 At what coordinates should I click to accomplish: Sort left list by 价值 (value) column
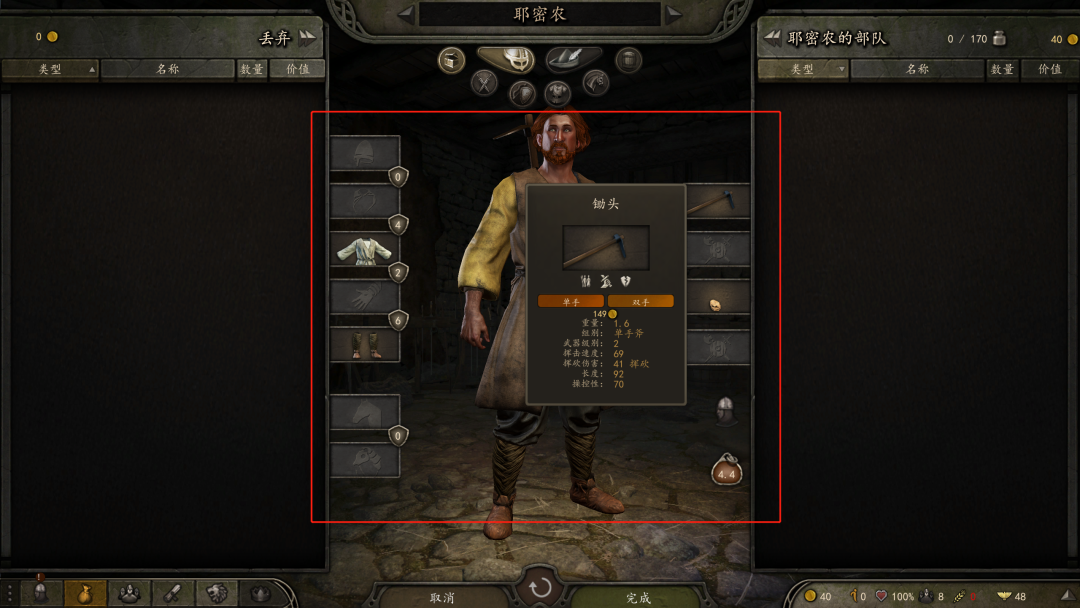pyautogui.click(x=297, y=69)
